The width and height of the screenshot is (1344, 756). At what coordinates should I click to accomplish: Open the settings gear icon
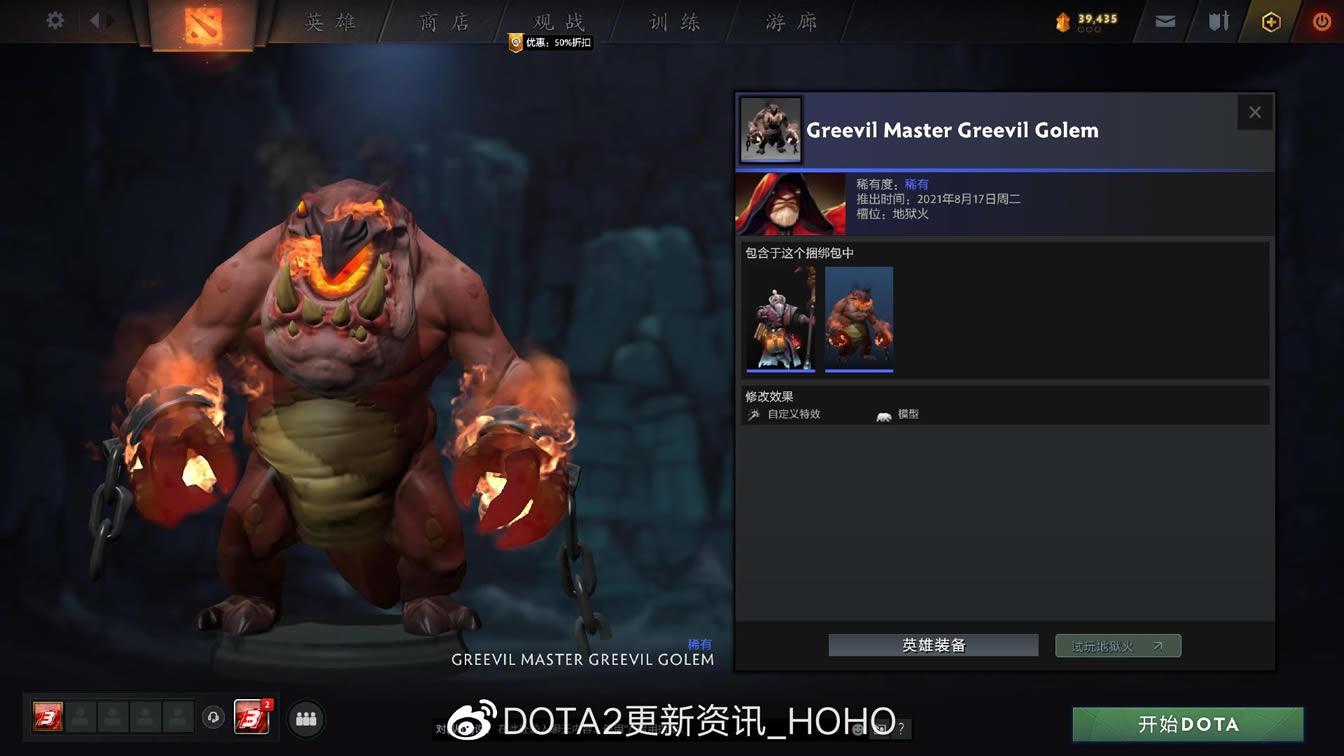[x=55, y=20]
